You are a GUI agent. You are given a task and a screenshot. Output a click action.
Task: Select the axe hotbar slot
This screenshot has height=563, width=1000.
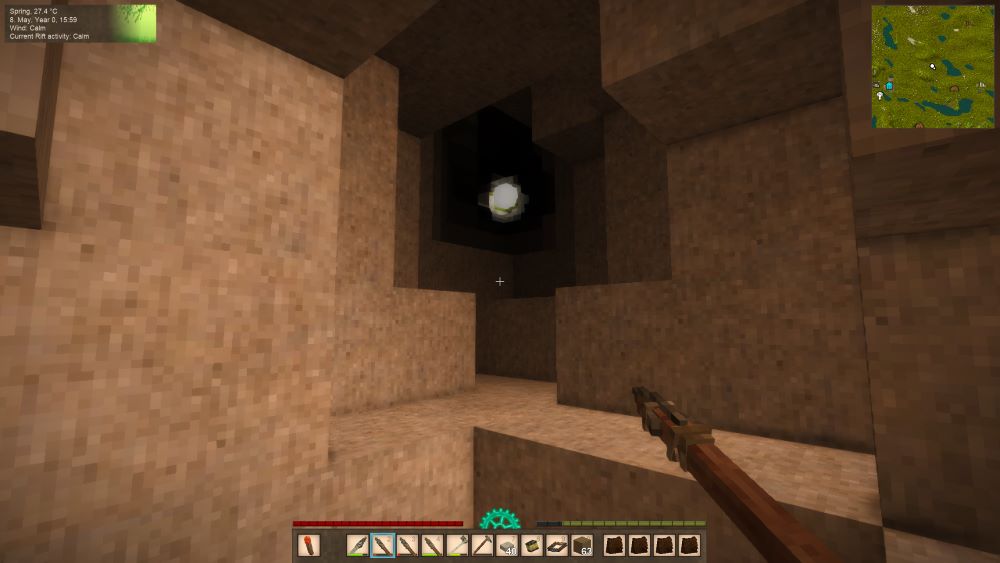pos(457,546)
